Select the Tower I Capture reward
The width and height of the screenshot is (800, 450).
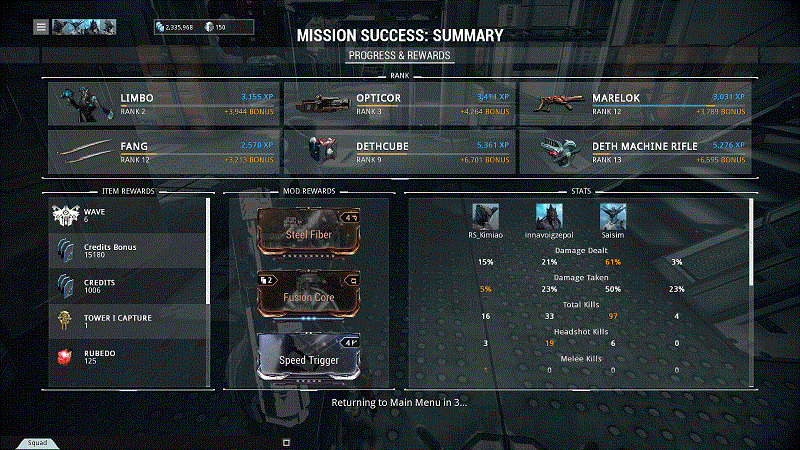(127, 320)
